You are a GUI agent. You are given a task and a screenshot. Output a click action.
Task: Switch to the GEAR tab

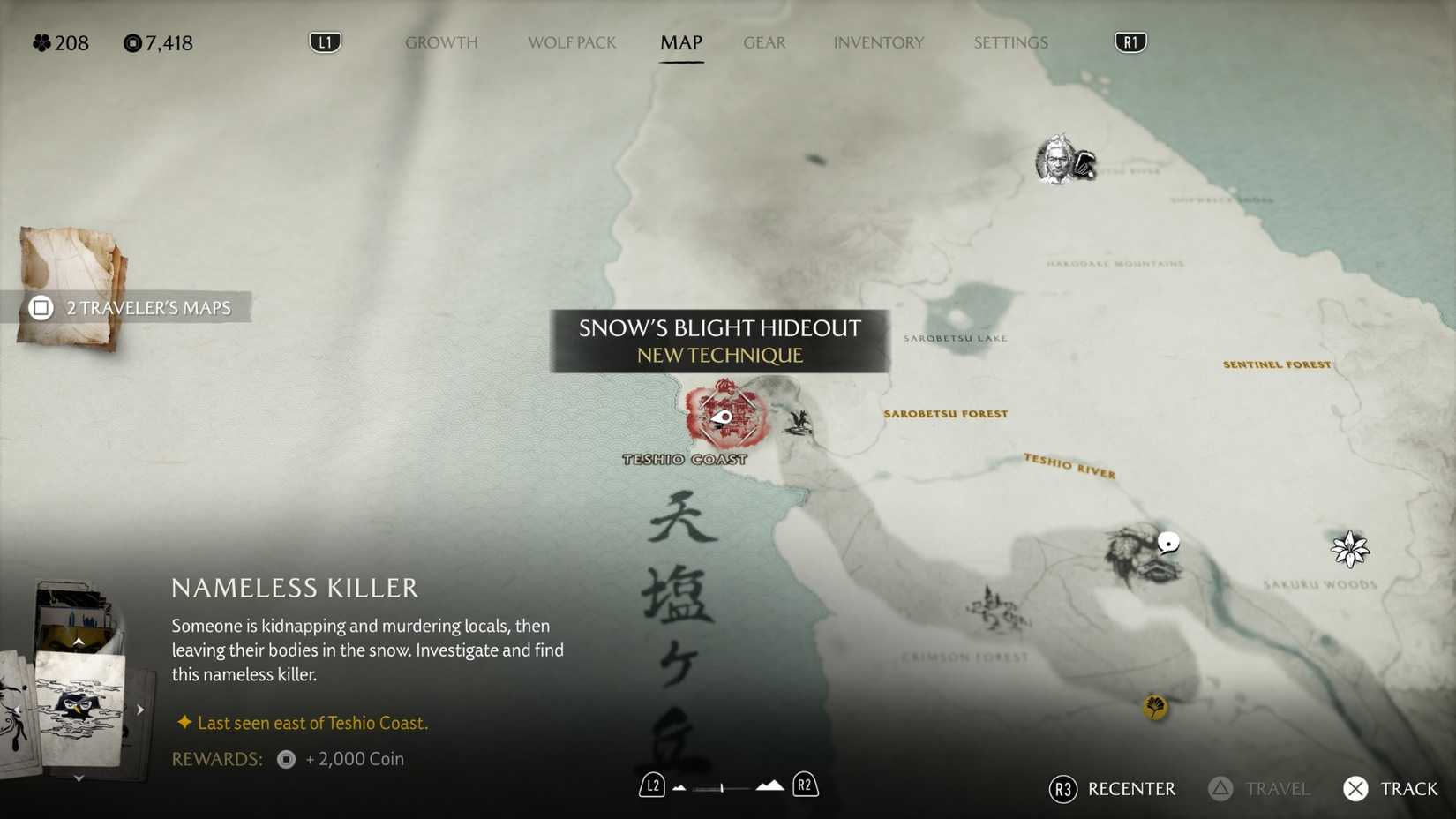pyautogui.click(x=764, y=42)
